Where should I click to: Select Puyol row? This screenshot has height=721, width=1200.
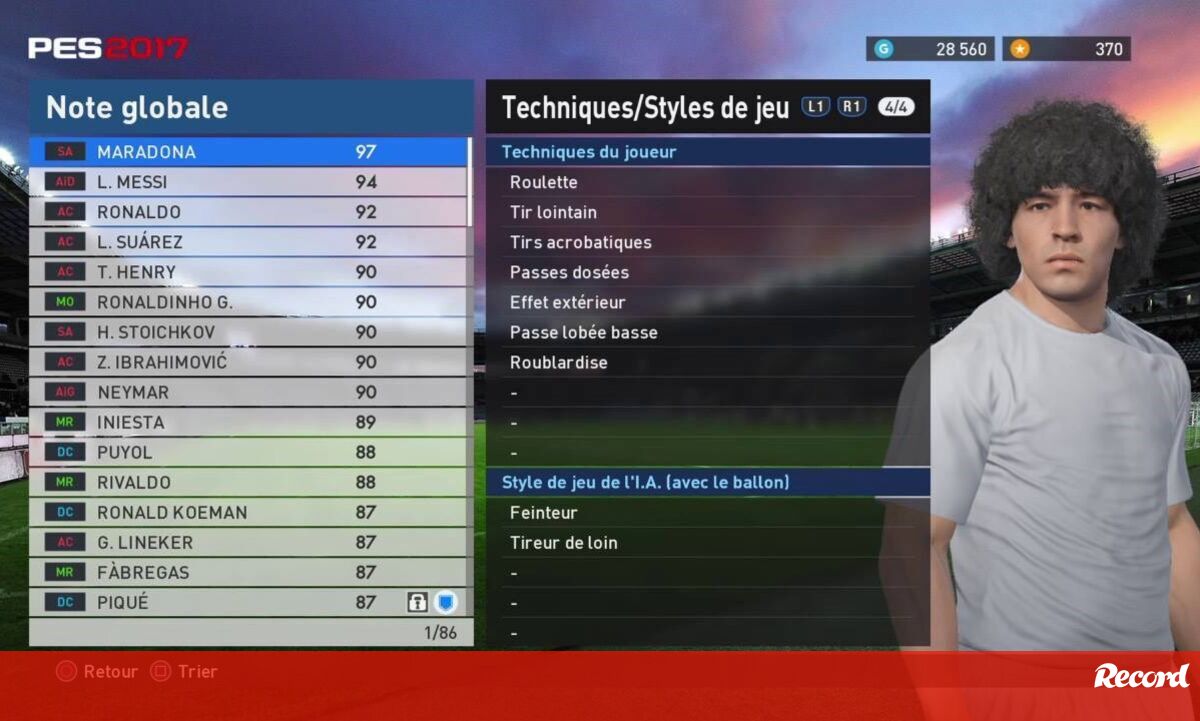[250, 452]
